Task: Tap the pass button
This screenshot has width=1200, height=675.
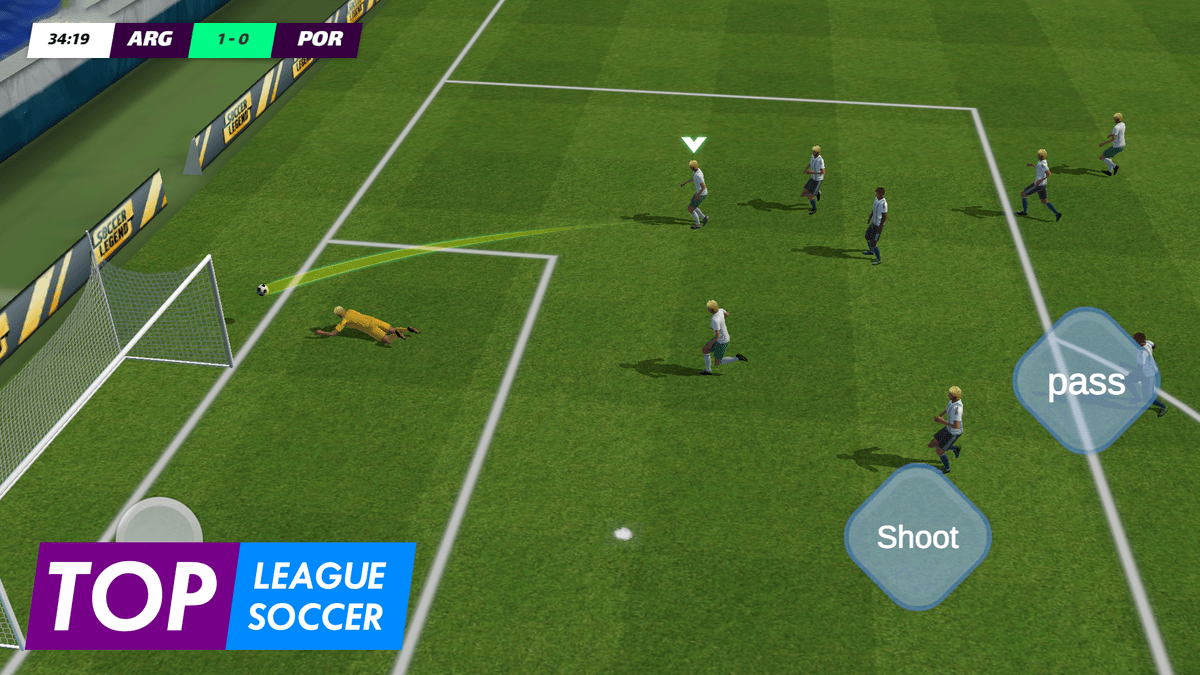Action: tap(1086, 382)
